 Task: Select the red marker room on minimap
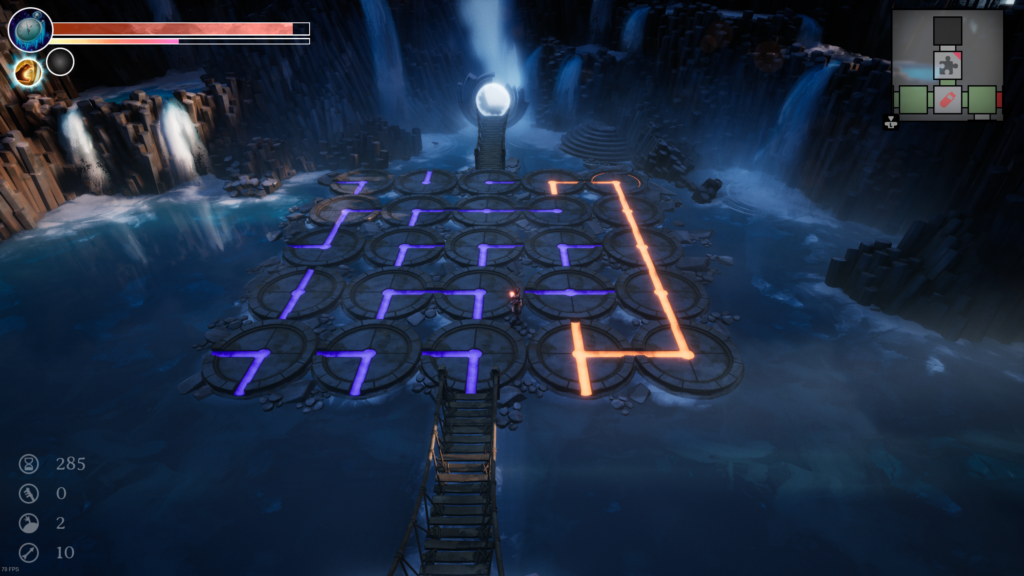(x=948, y=100)
